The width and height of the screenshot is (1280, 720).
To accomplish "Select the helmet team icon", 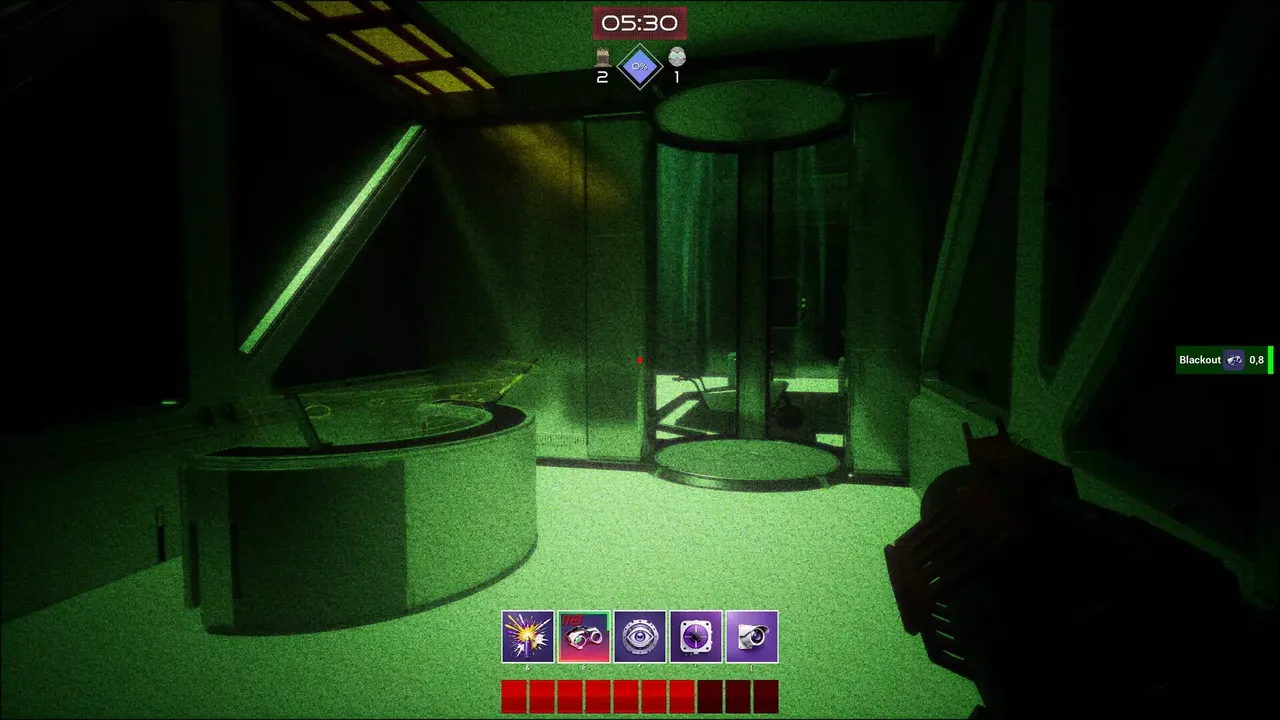I will point(677,57).
